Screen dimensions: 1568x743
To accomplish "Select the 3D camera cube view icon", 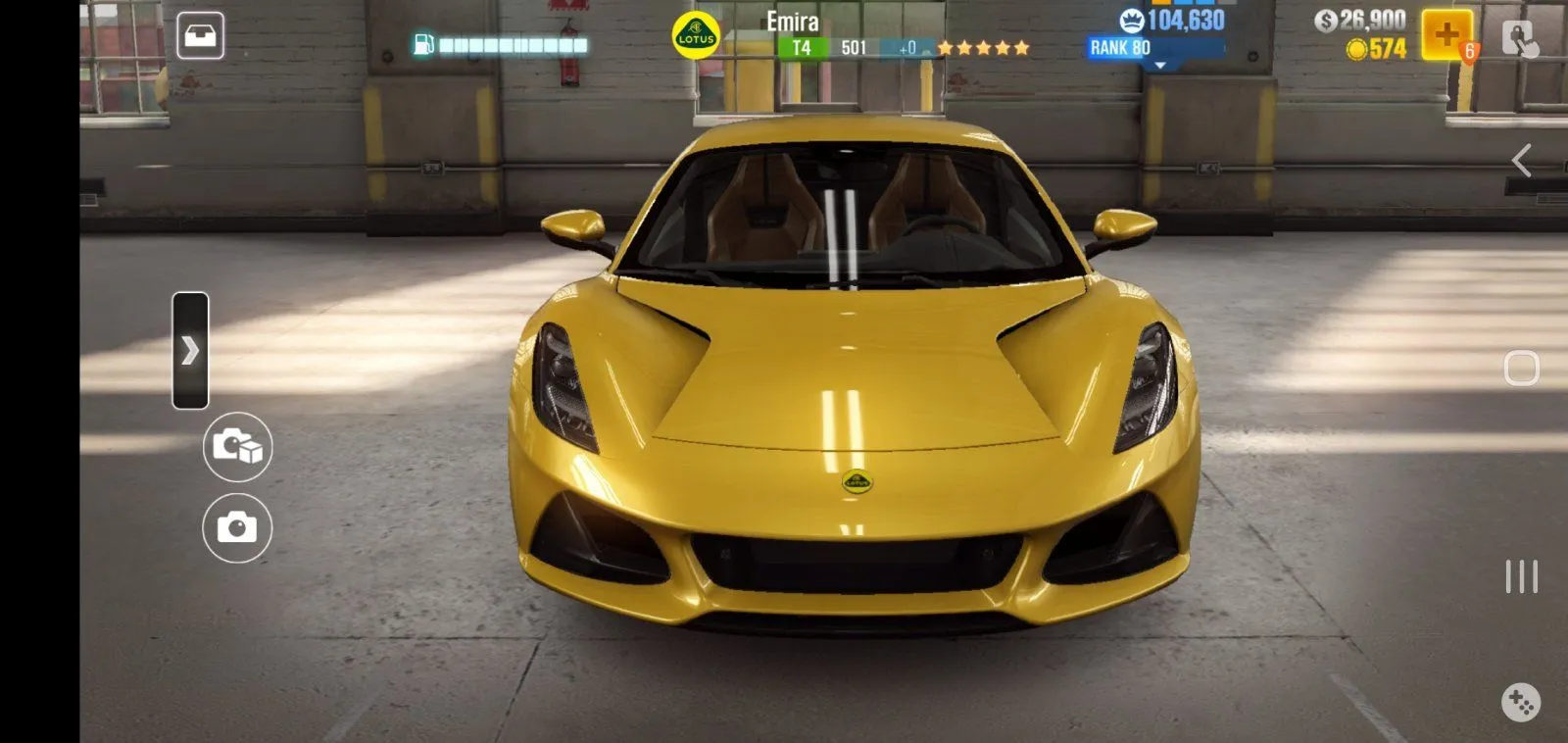I will tap(235, 449).
